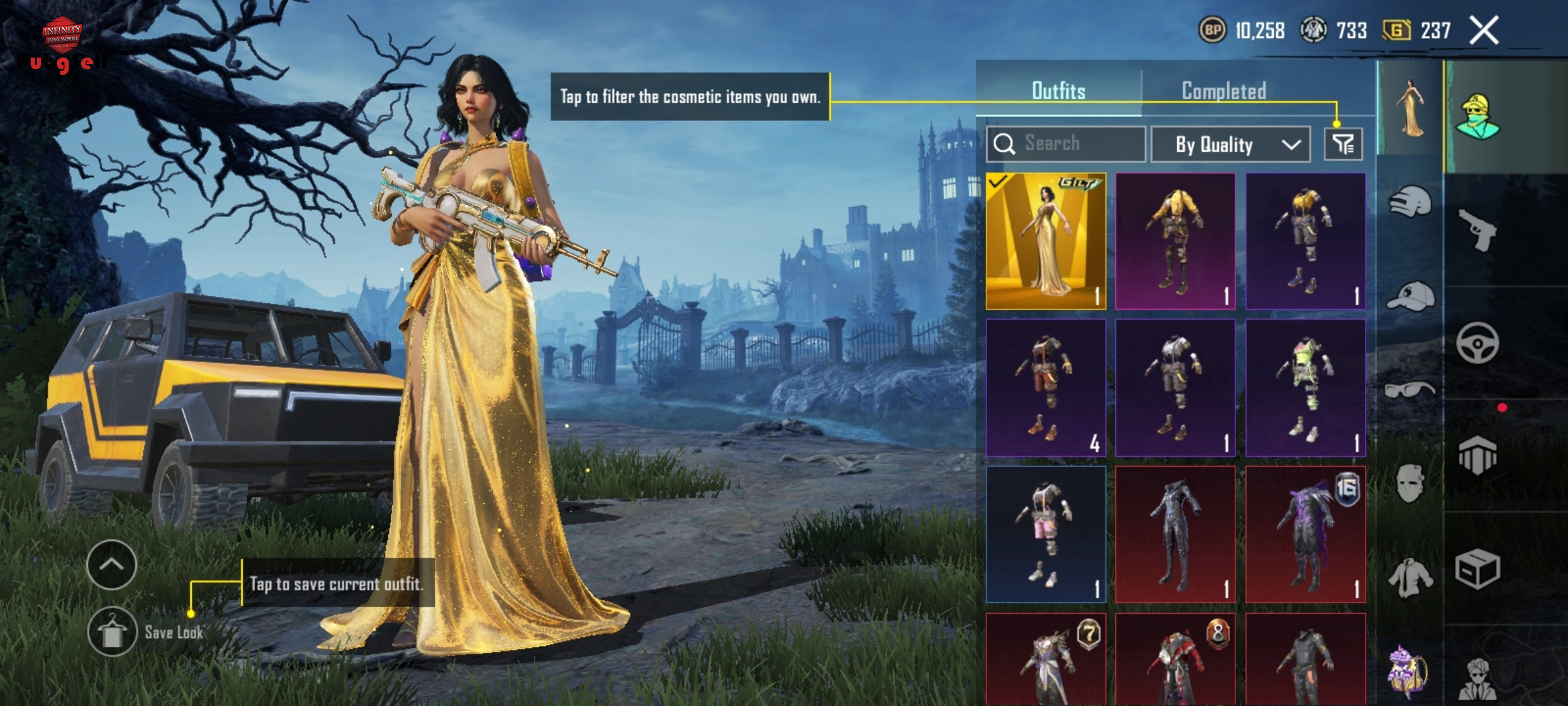This screenshot has height=706, width=1568.
Task: Select the golden Gilt dress outfit
Action: (1045, 241)
